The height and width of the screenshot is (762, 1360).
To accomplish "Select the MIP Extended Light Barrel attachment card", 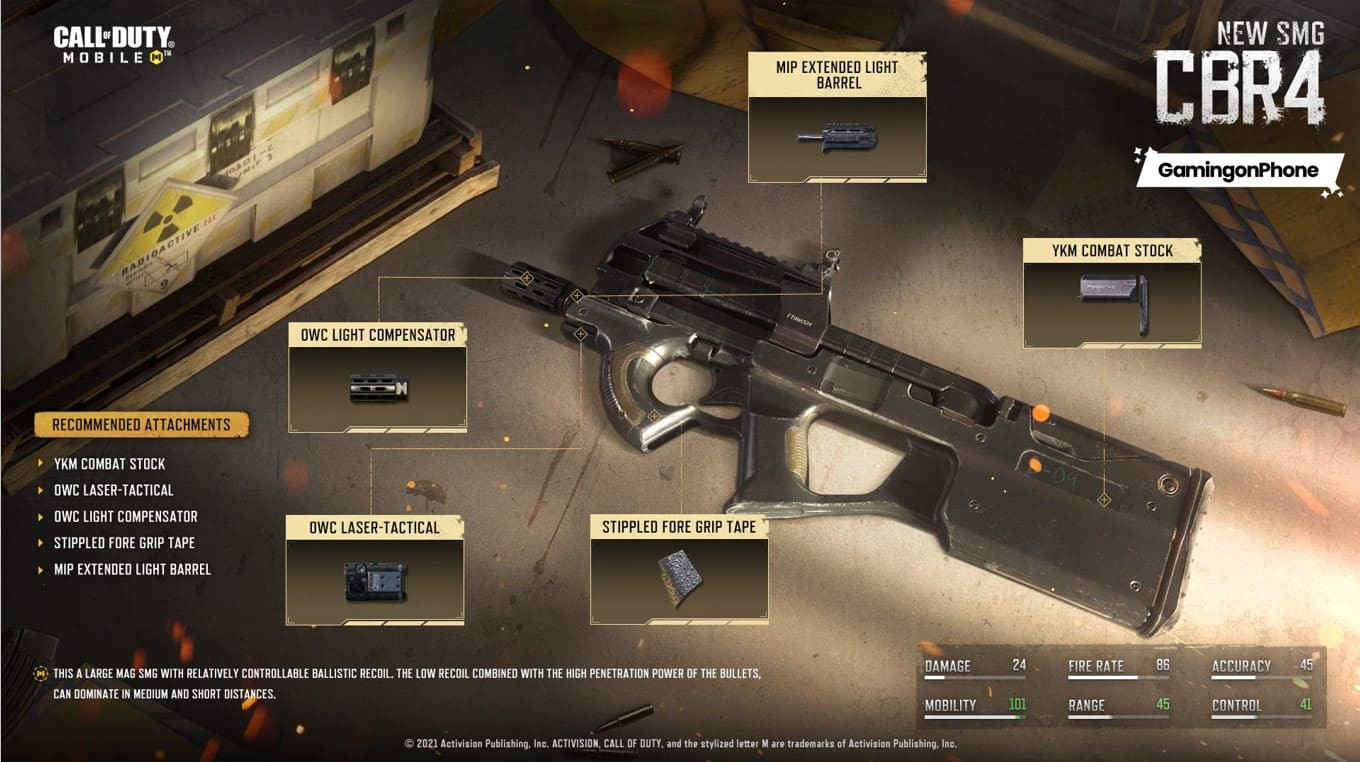I will [x=837, y=118].
